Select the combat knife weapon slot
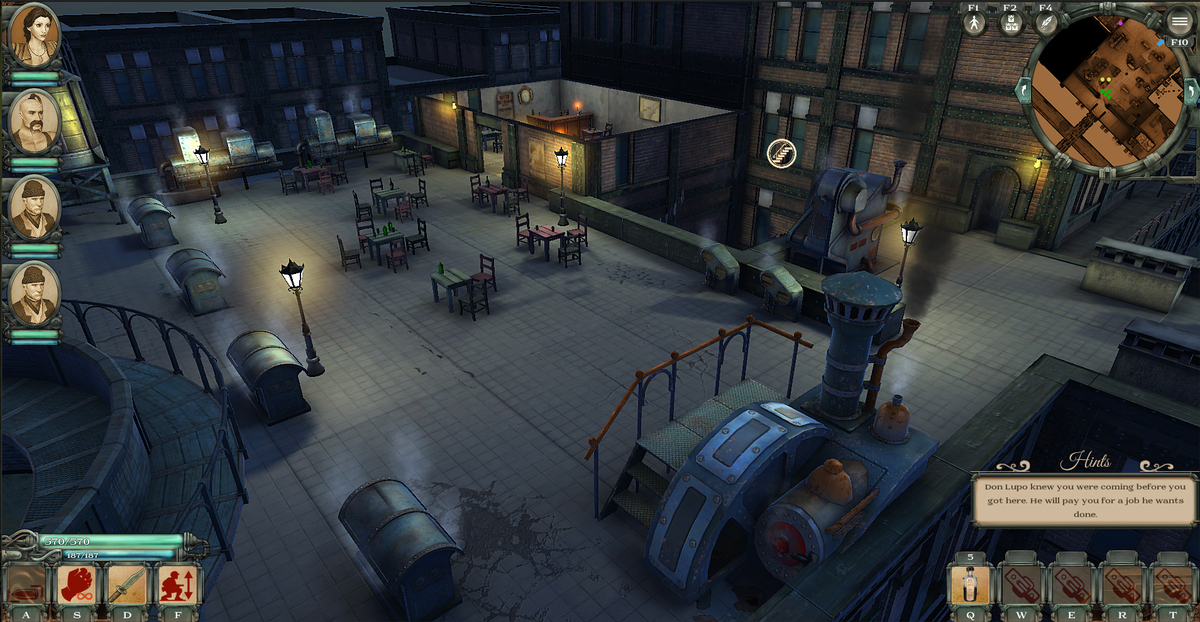 pos(128,586)
